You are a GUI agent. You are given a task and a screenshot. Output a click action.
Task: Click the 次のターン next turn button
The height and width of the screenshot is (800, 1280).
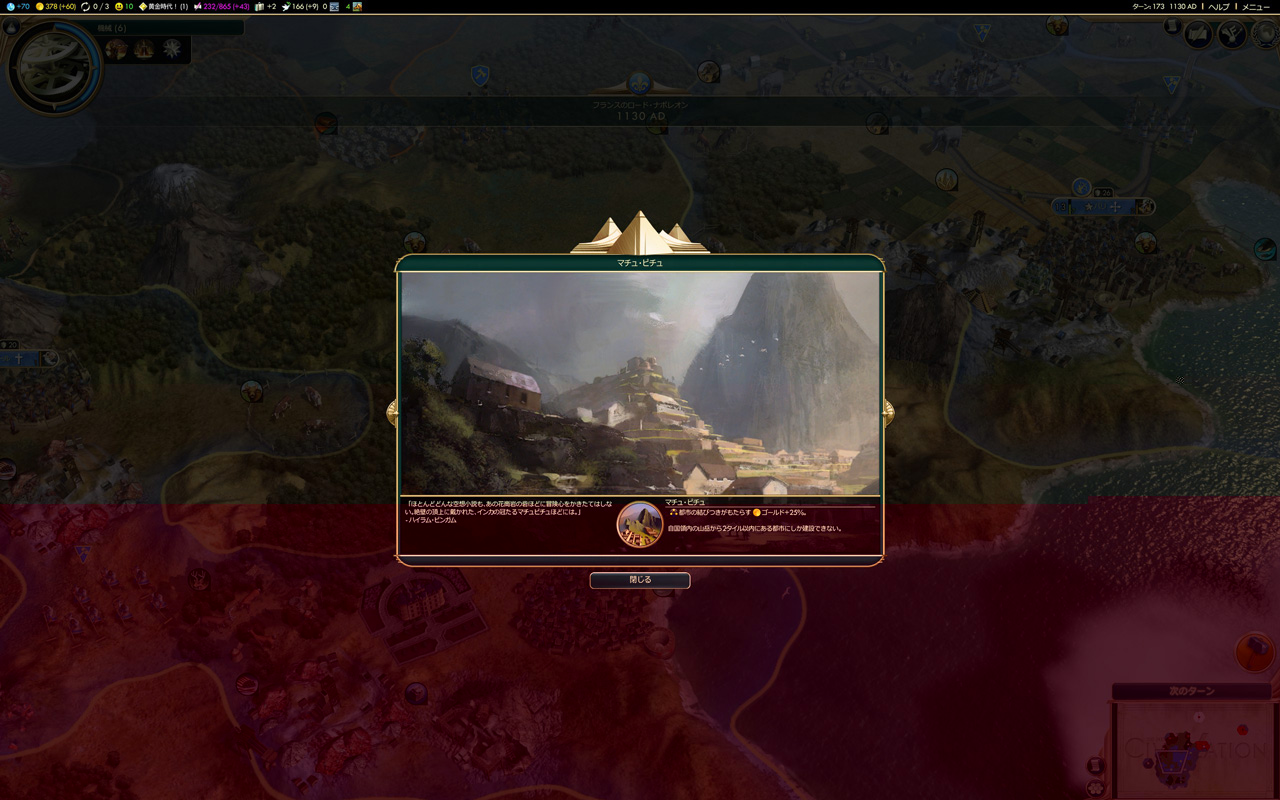coord(1191,691)
